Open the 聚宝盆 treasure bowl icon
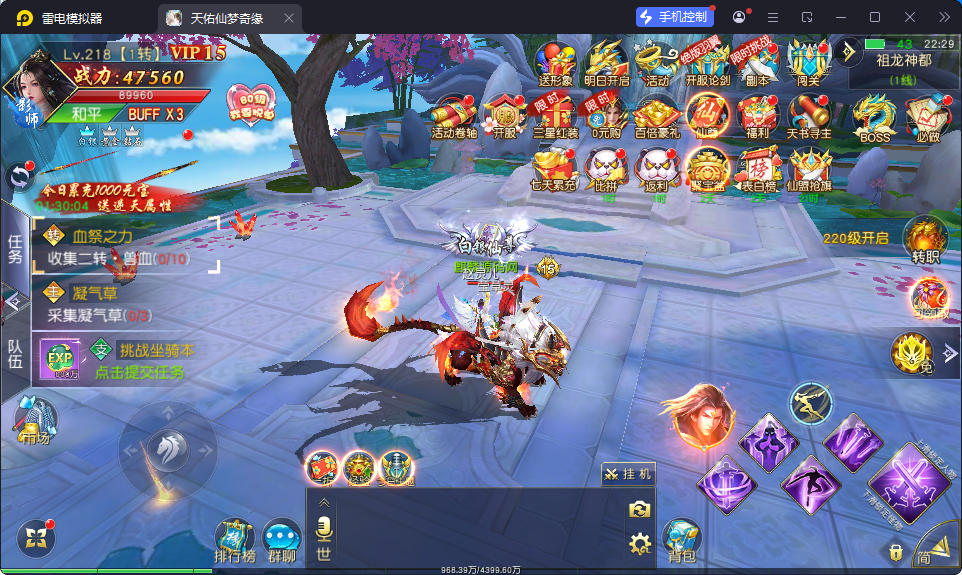This screenshot has height=575, width=962. (708, 168)
